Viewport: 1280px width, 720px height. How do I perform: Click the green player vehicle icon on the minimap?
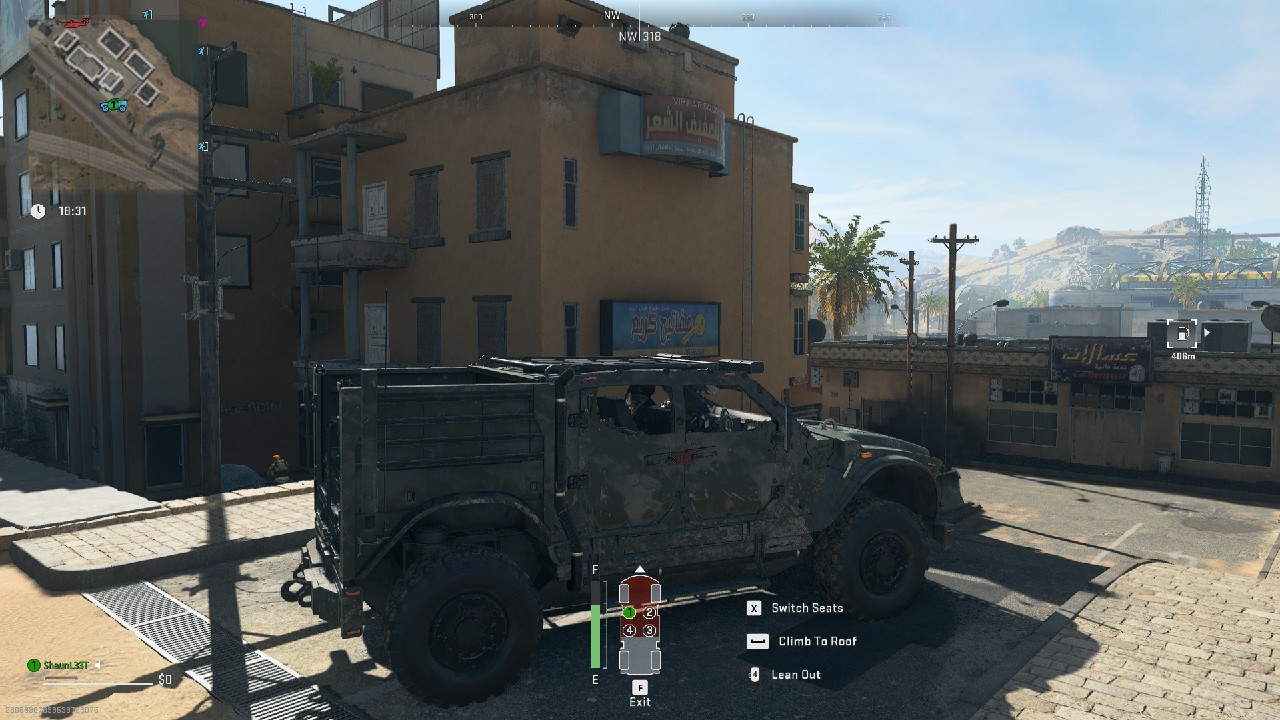click(x=114, y=104)
